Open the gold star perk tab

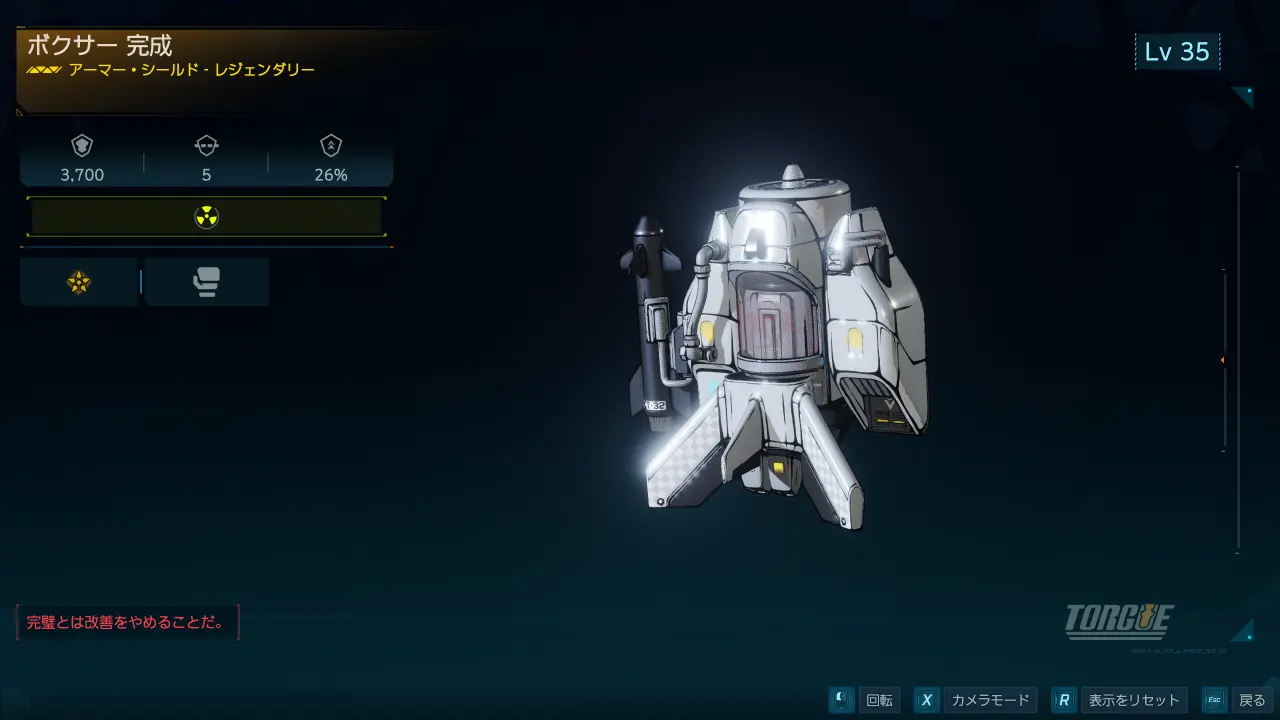[x=79, y=282]
